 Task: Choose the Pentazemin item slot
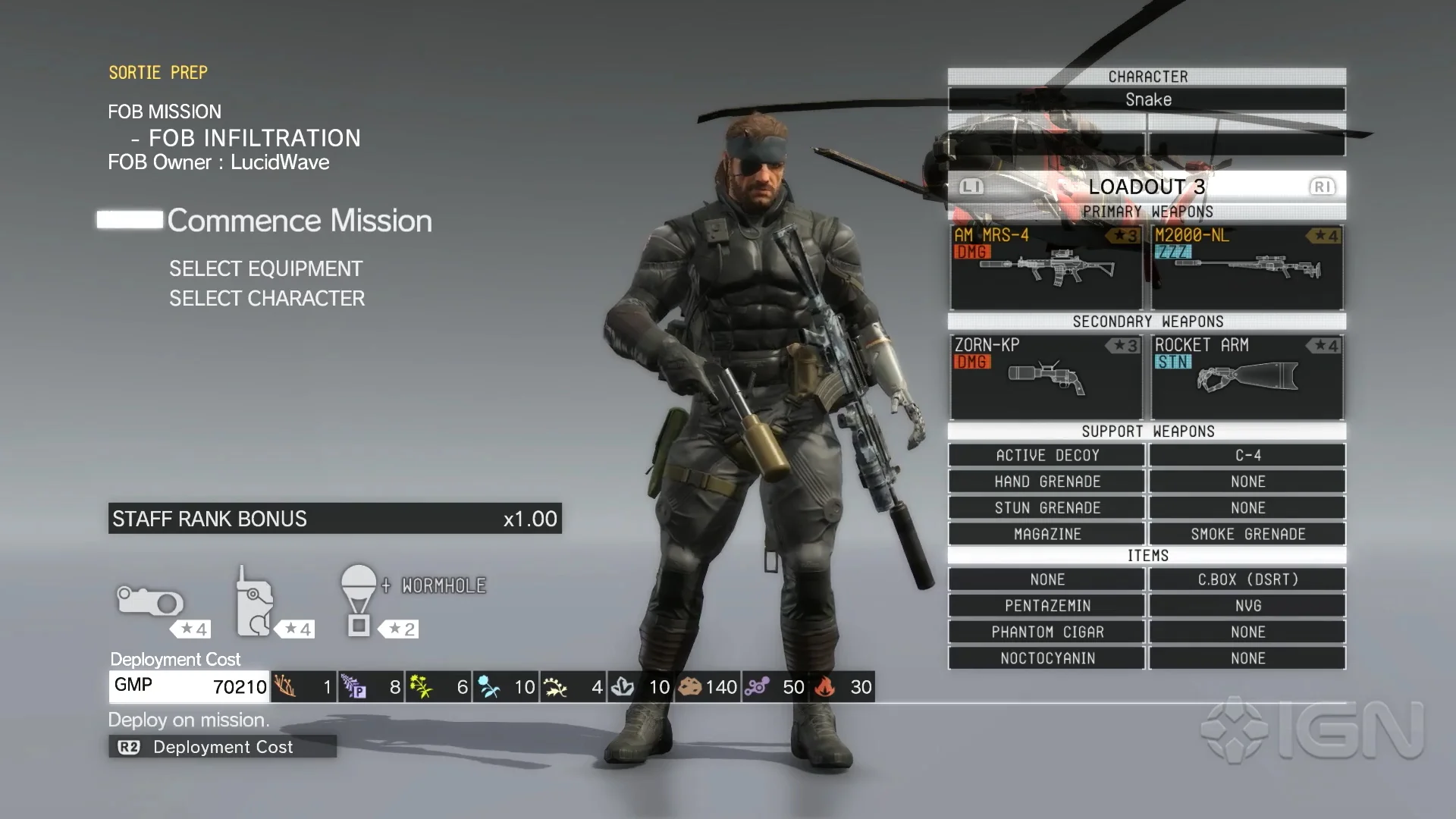(1046, 606)
